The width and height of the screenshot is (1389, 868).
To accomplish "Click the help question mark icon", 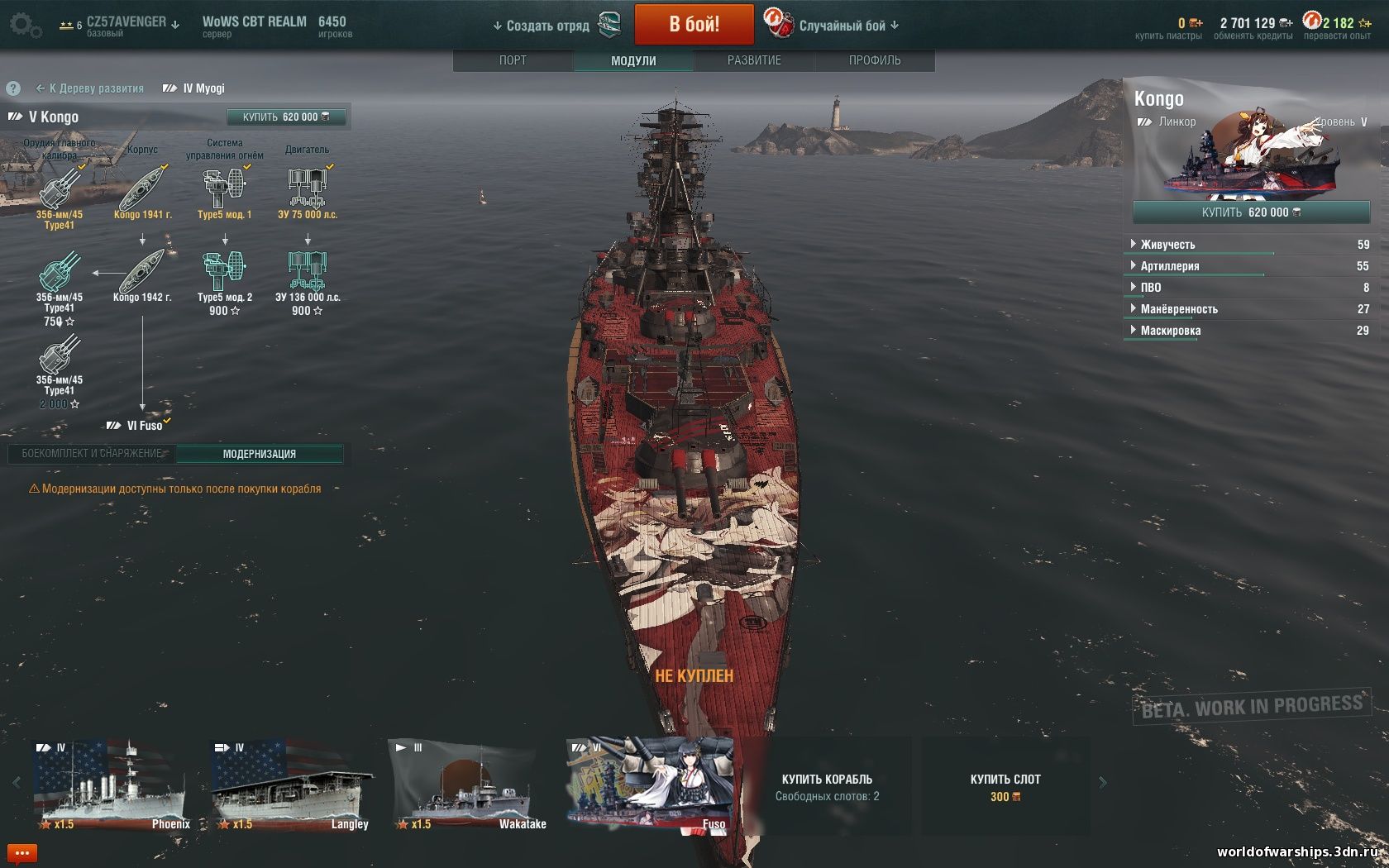I will [x=12, y=88].
